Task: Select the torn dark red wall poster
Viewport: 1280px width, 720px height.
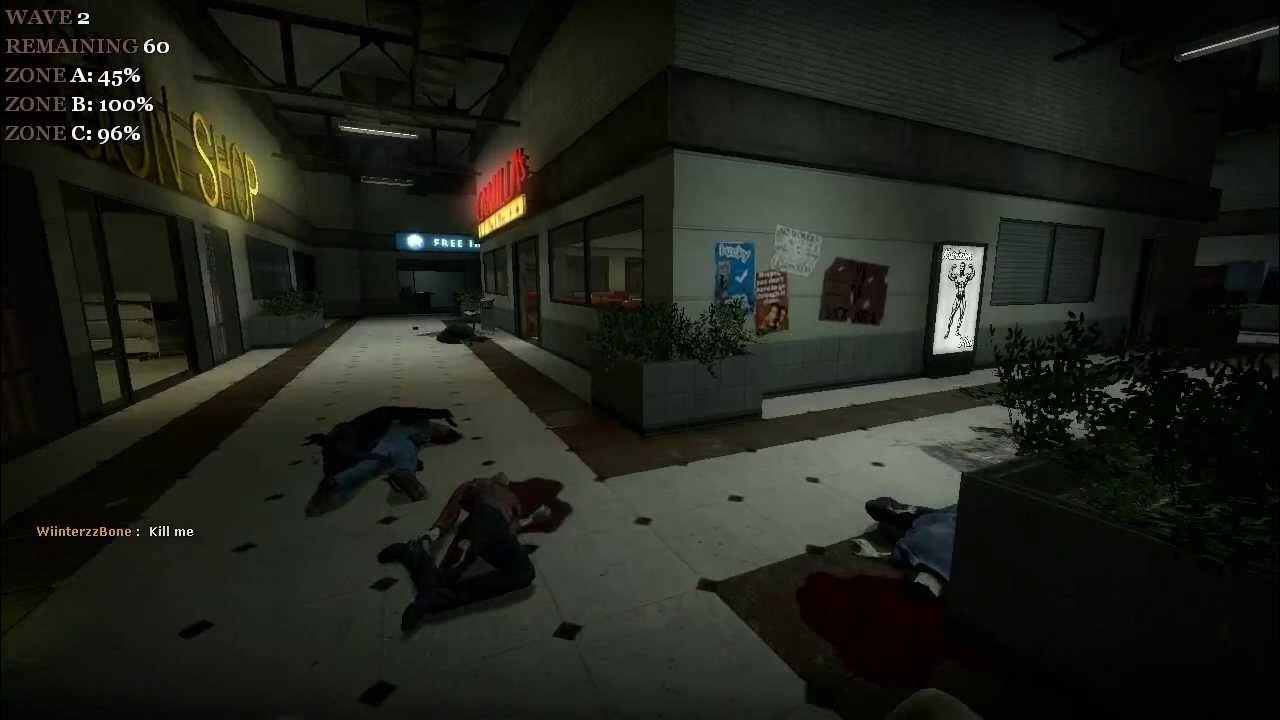Action: click(855, 290)
